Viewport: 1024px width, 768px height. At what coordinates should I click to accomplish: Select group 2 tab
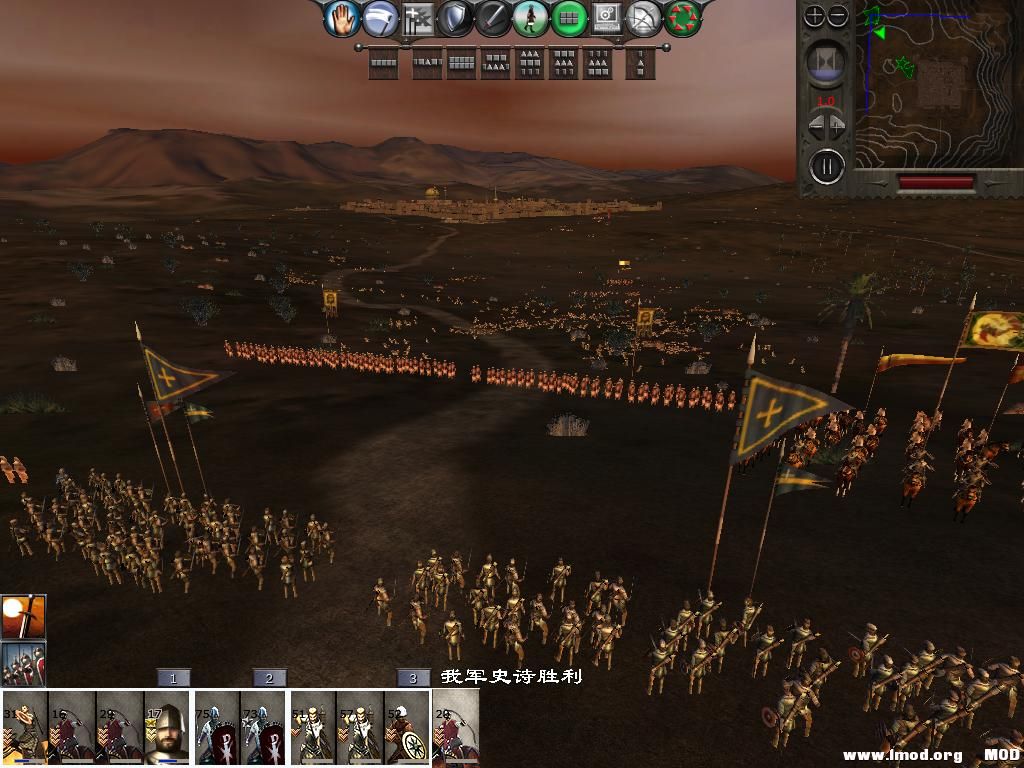[269, 678]
